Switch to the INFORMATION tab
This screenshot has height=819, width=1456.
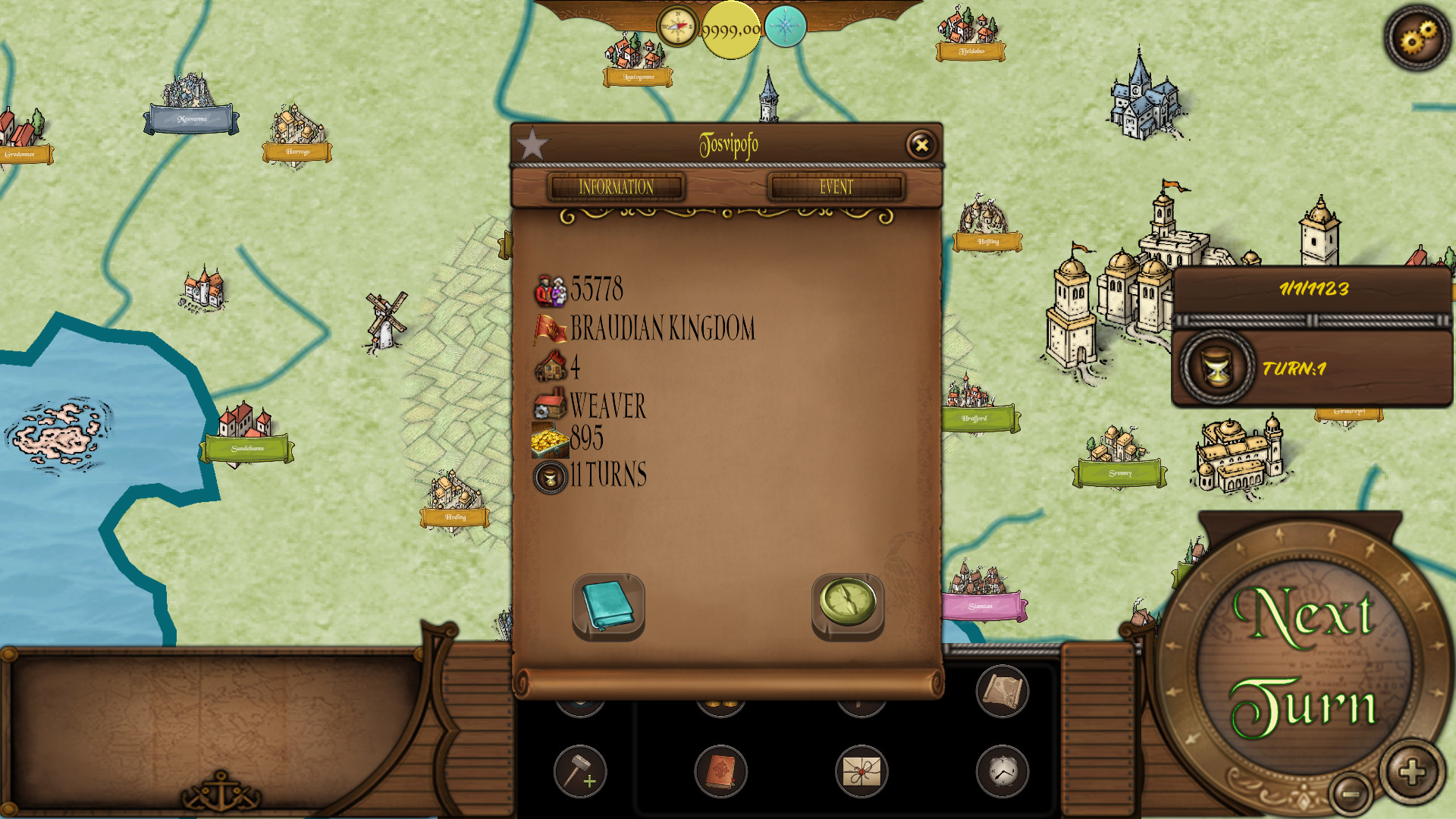[x=617, y=187]
